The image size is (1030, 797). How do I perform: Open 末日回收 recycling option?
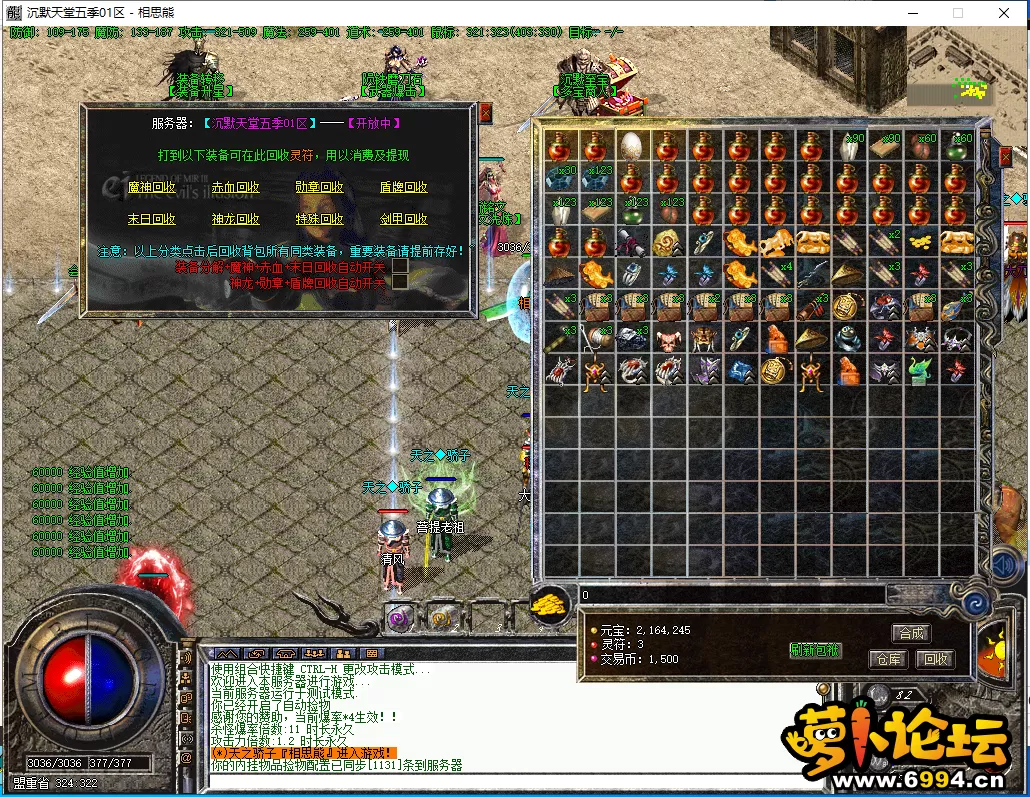[152, 219]
